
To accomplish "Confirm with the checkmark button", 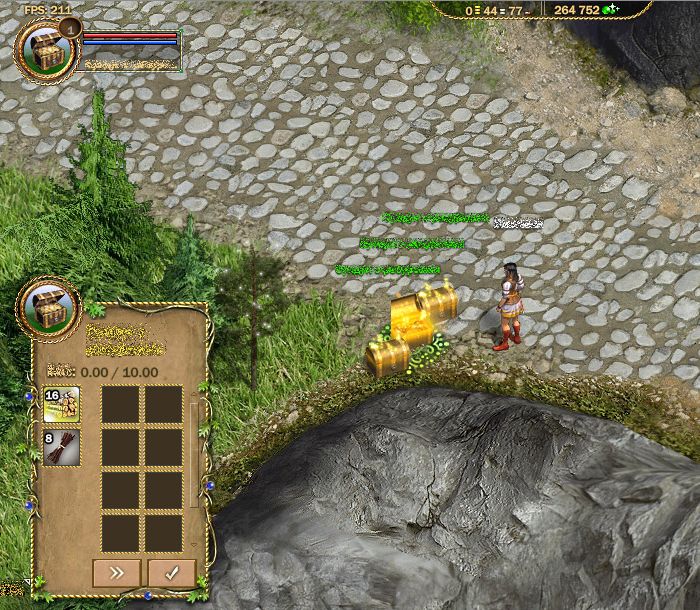I will pos(171,573).
